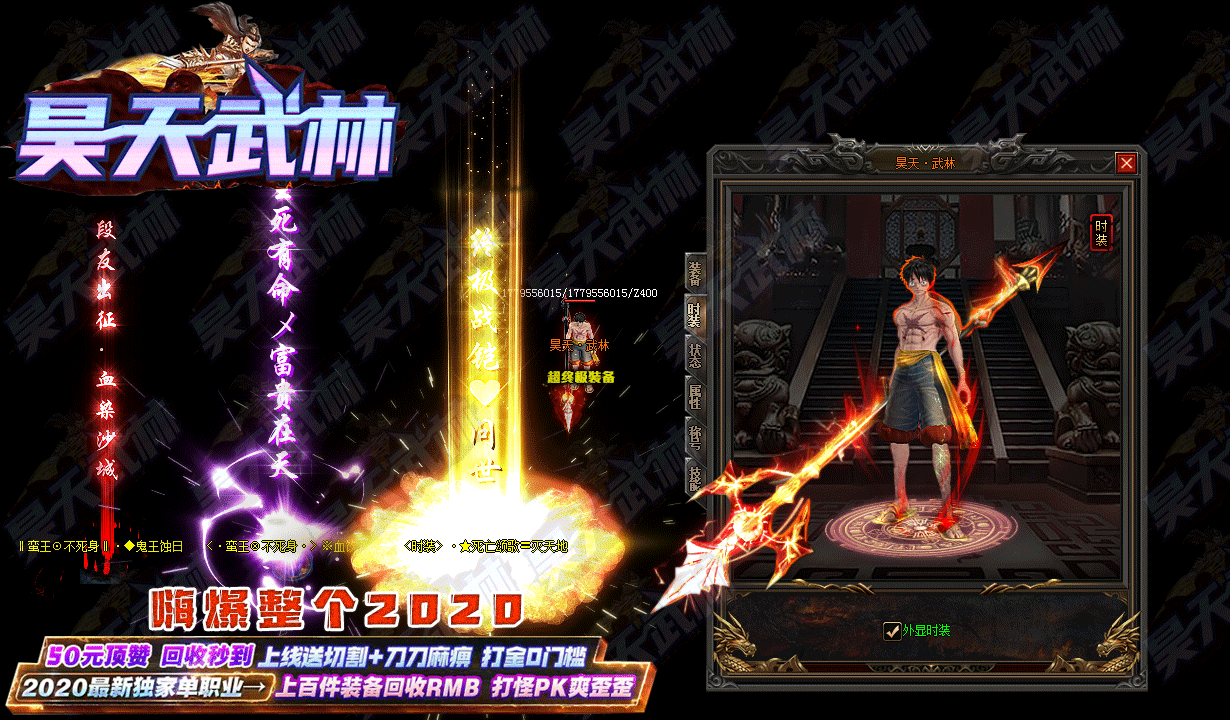Switch to the 装备 equipment tab
This screenshot has height=720, width=1230.
pyautogui.click(x=694, y=273)
